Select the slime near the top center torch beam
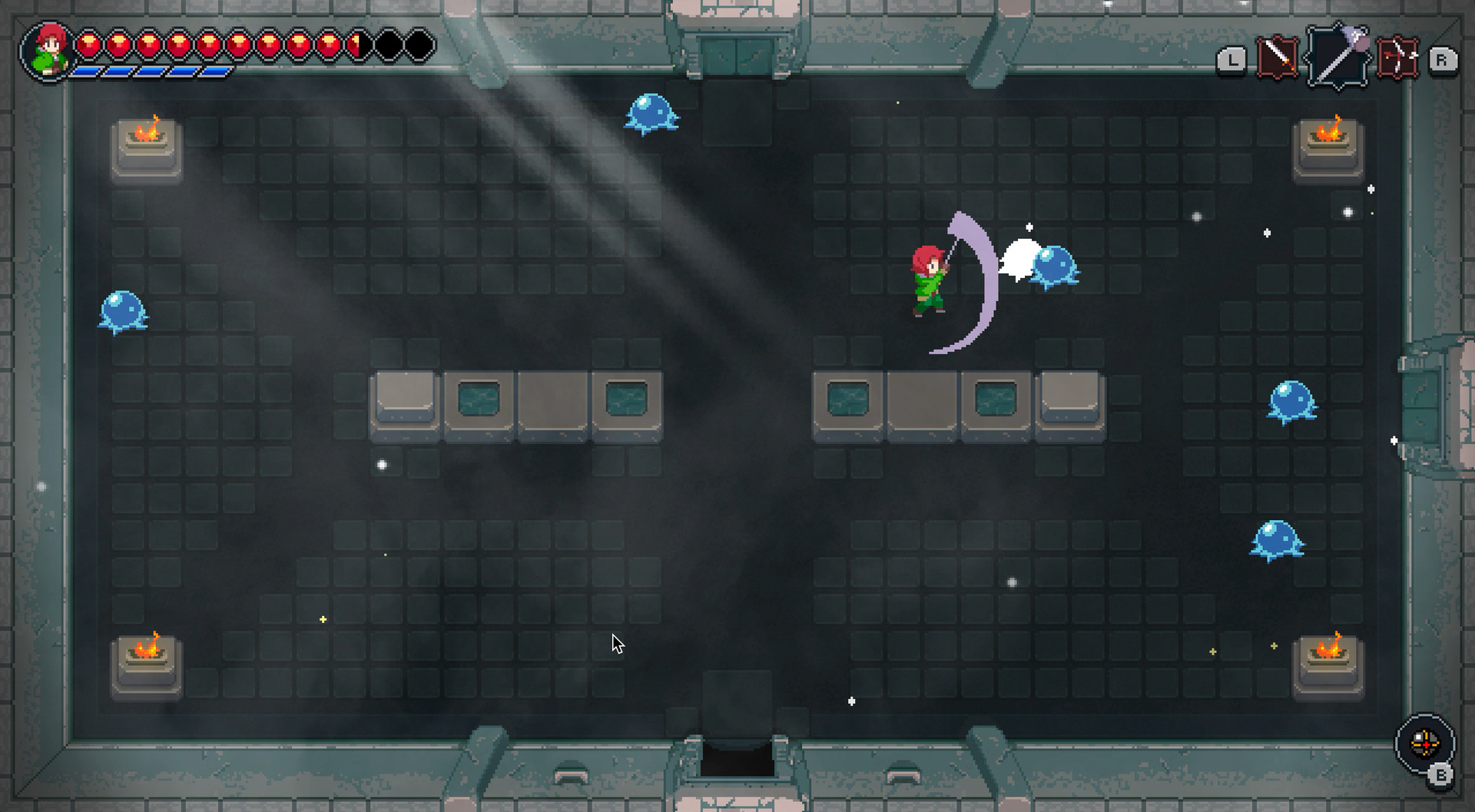The width and height of the screenshot is (1475, 812). pos(651,114)
